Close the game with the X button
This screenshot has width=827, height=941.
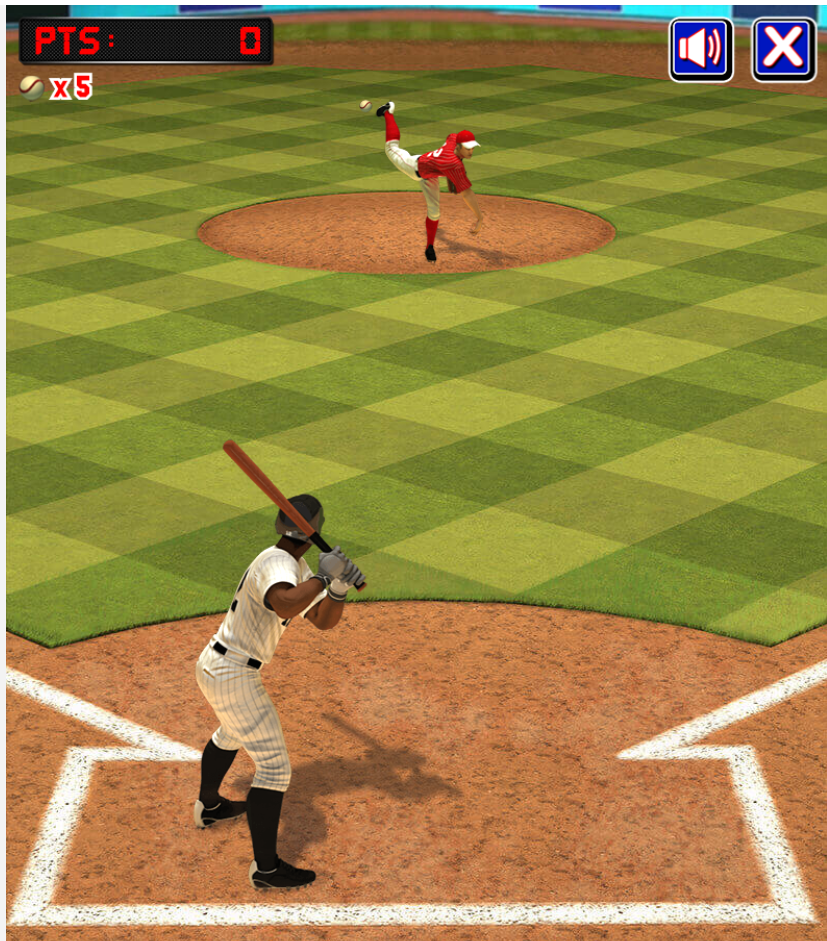(783, 49)
